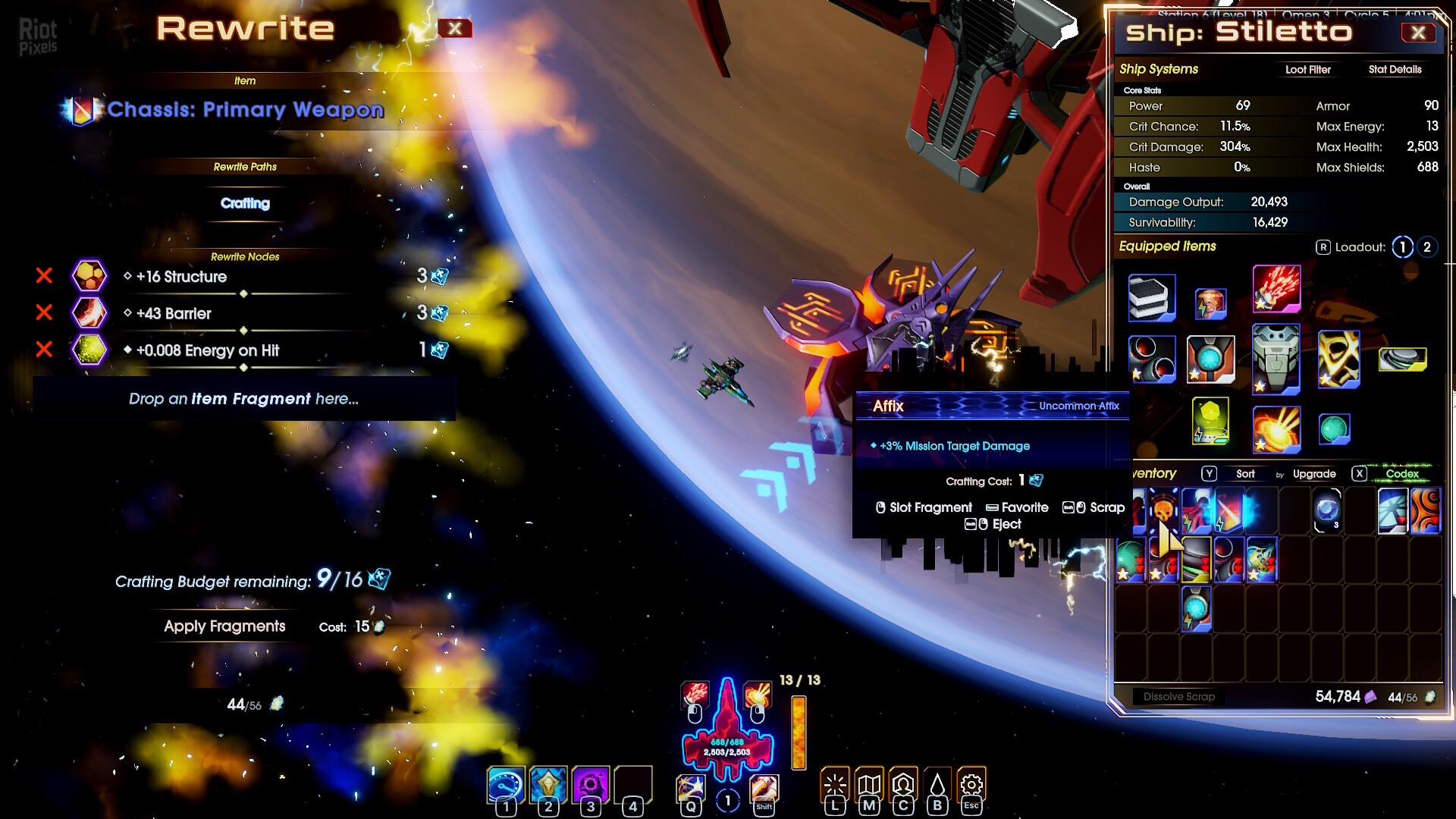This screenshot has width=1456, height=819.
Task: Pick the blue gem inventory item
Action: (x=1326, y=510)
